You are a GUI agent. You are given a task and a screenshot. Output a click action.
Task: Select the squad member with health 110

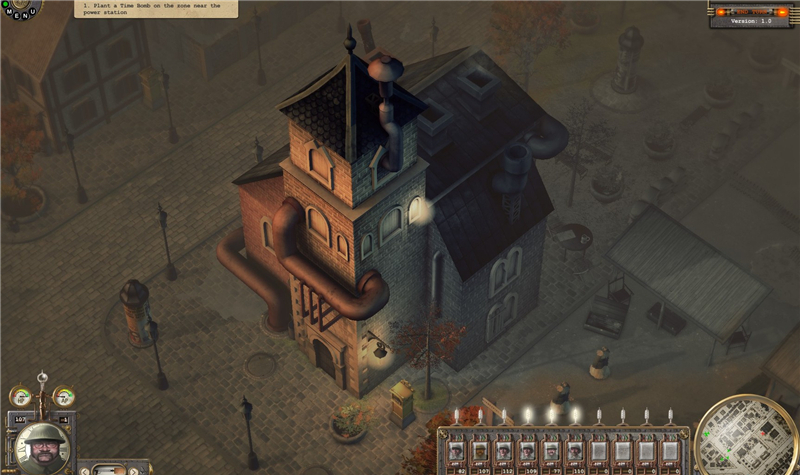click(574, 450)
